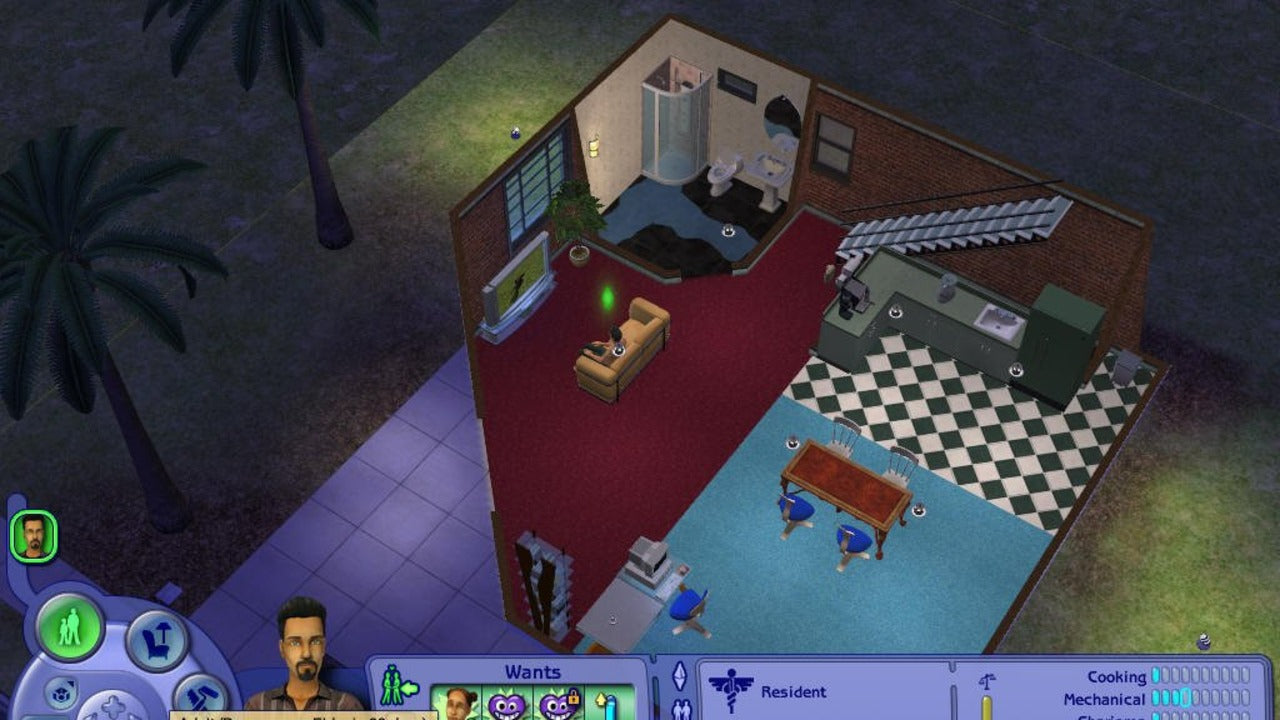Open Build mode
Screen dimensions: 1280x720
point(200,695)
